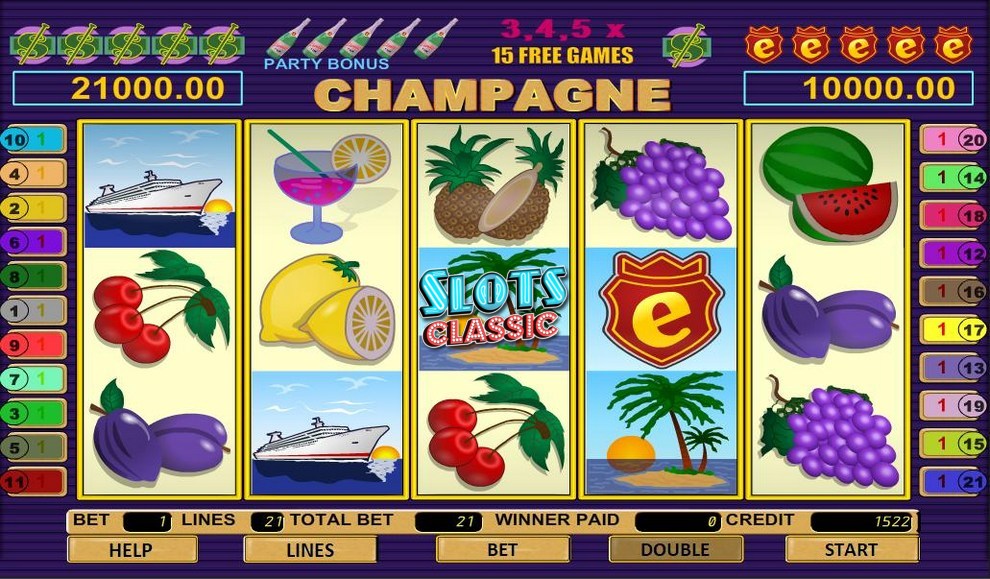
Task: Select payline 20 indicator
Action: pos(954,140)
